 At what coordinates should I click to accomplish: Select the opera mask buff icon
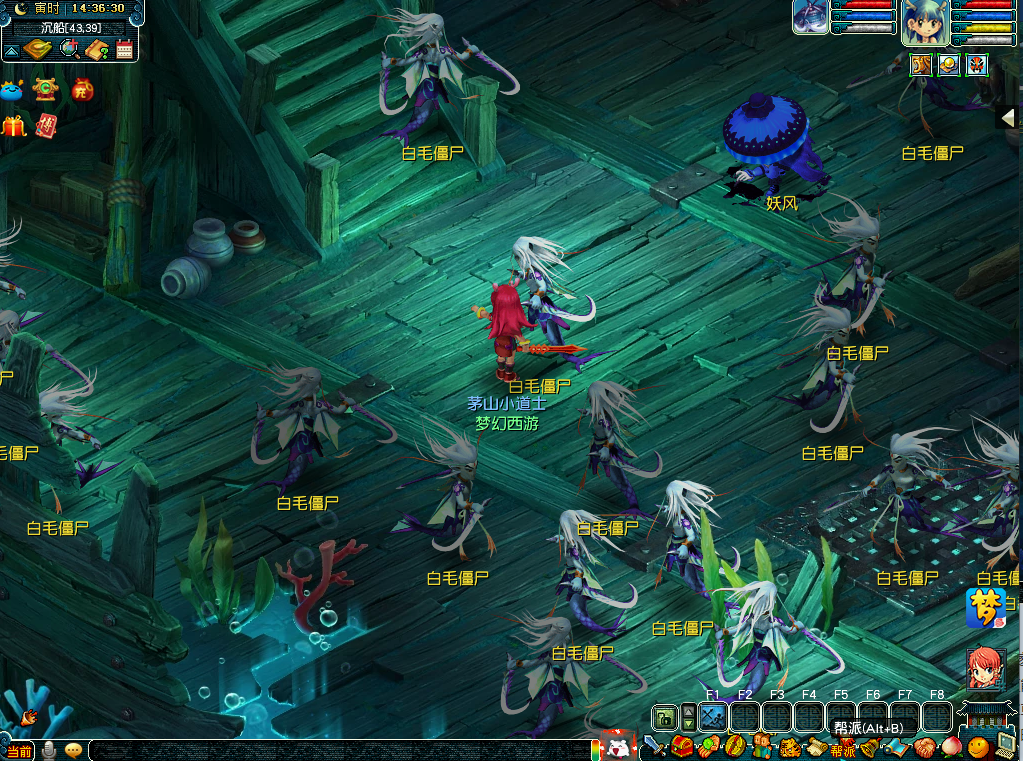click(x=977, y=65)
